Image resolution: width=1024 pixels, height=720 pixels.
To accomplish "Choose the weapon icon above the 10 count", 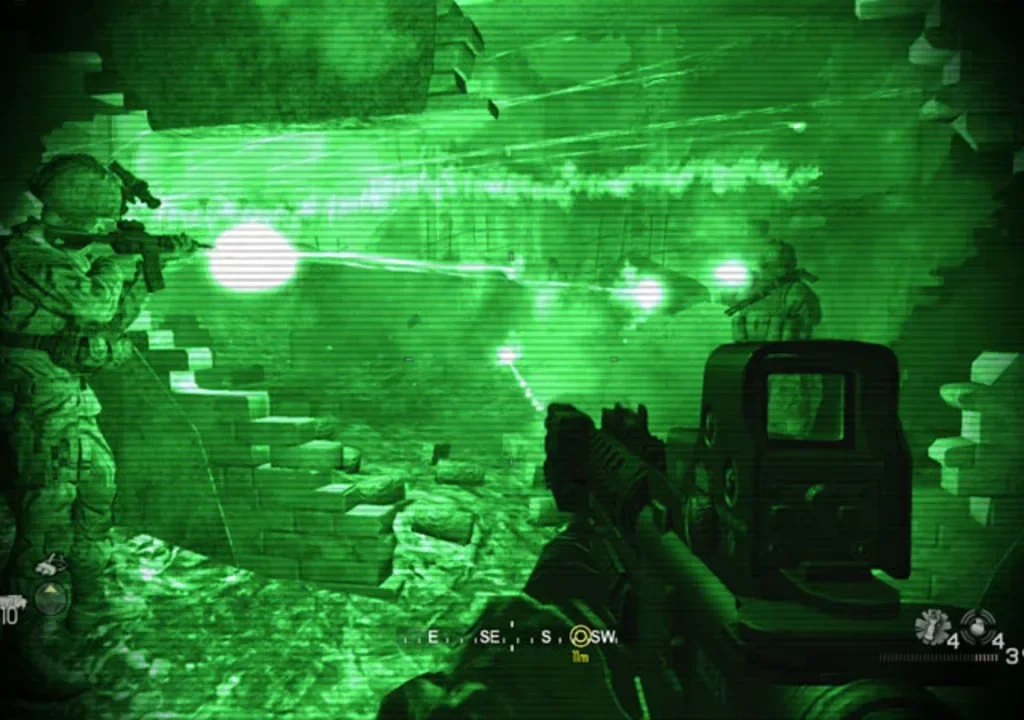I will [12, 602].
